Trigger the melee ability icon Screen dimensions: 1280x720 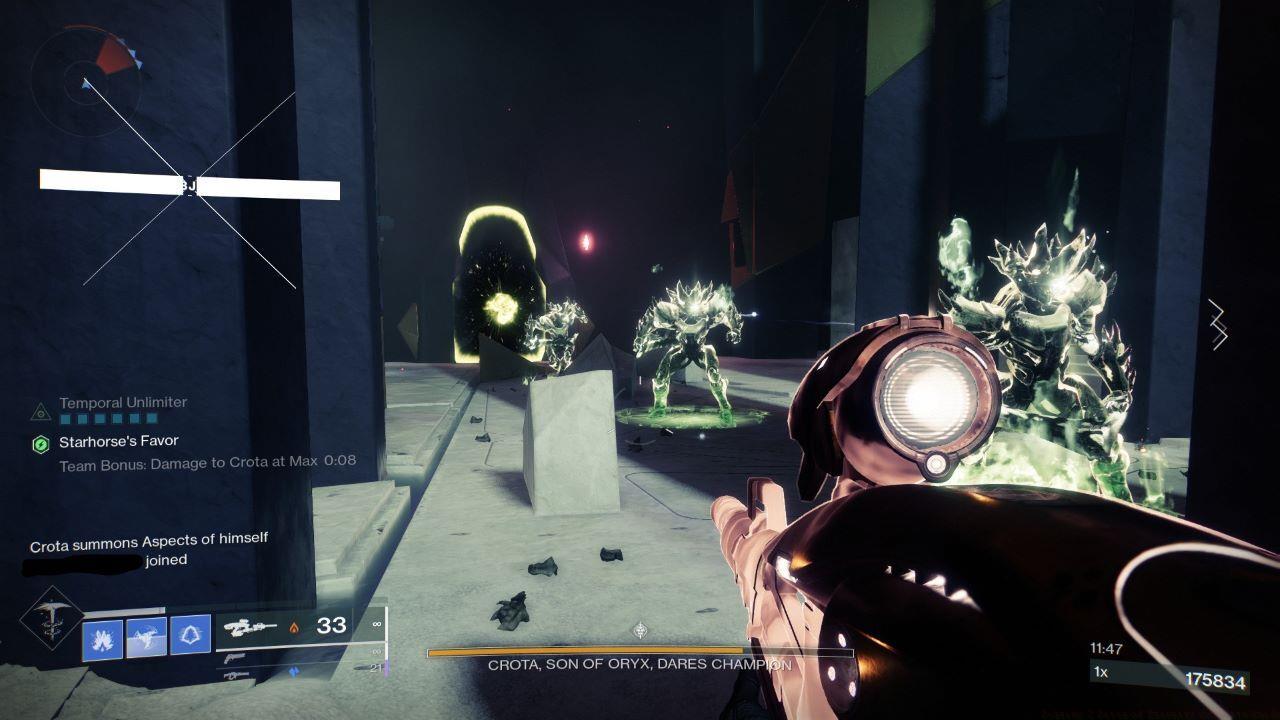146,638
